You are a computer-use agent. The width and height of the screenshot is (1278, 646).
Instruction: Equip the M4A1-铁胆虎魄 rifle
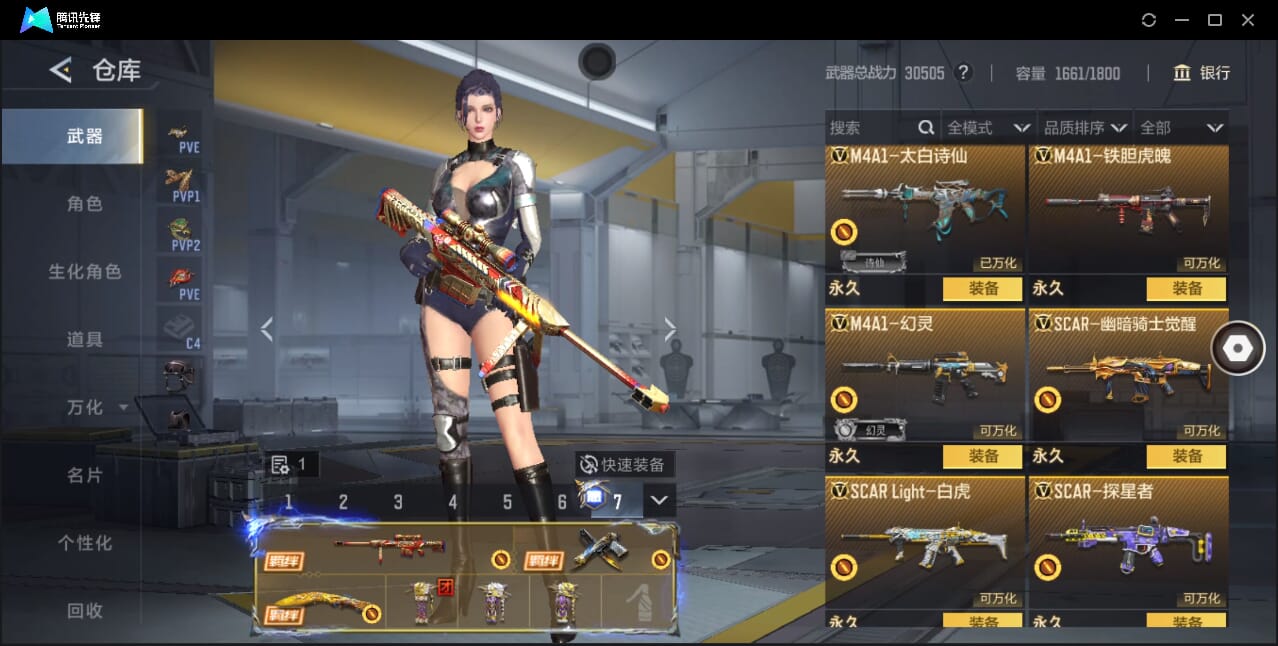coord(1186,289)
